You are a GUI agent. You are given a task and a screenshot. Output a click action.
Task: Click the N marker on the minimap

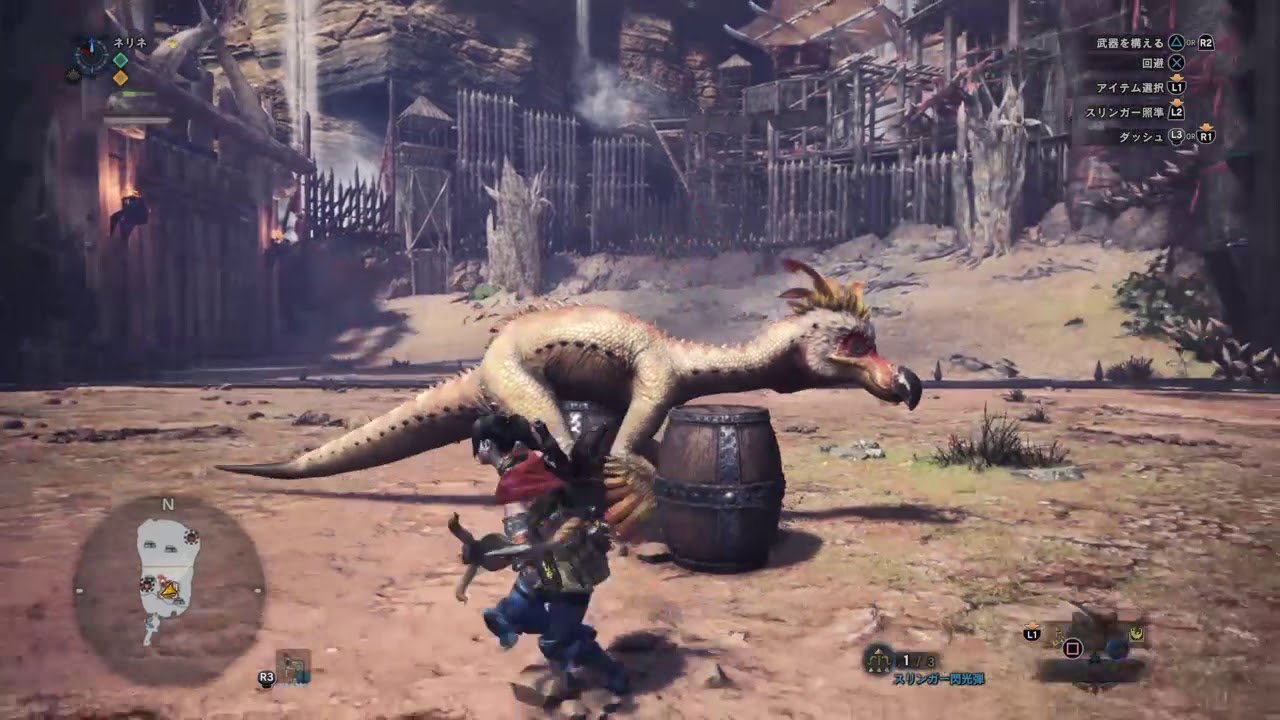point(167,505)
